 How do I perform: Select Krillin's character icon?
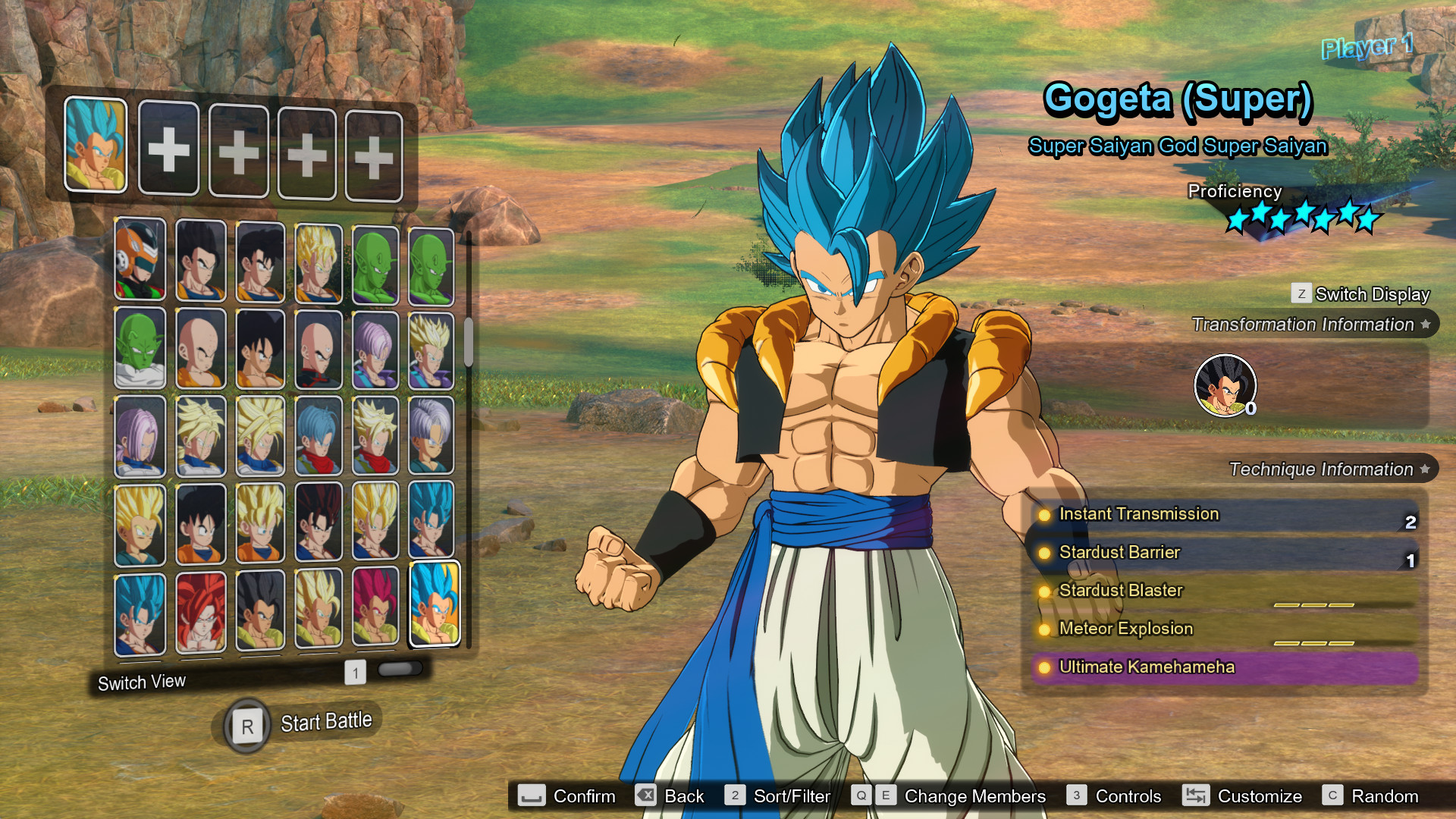[x=198, y=349]
